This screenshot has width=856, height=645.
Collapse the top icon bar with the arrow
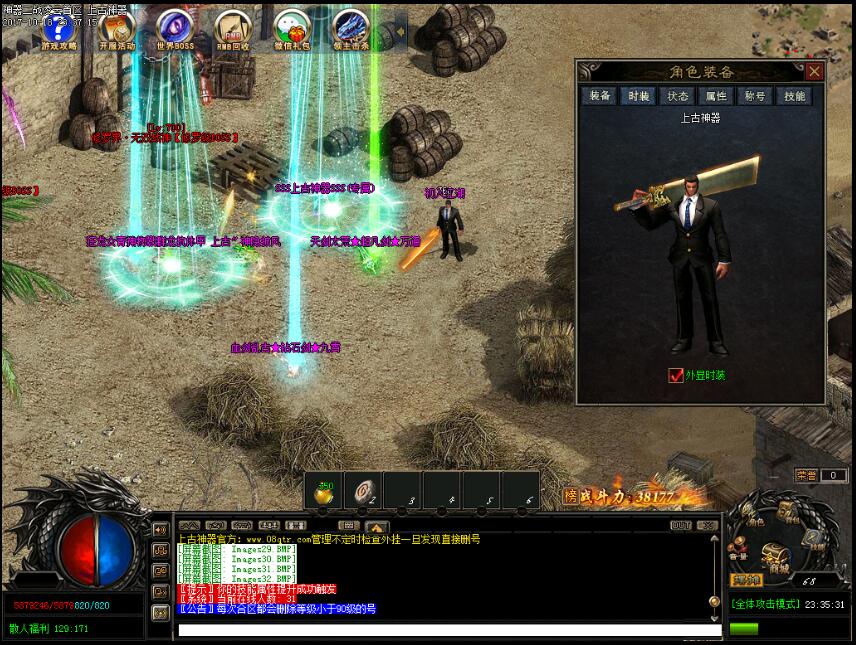pos(398,31)
